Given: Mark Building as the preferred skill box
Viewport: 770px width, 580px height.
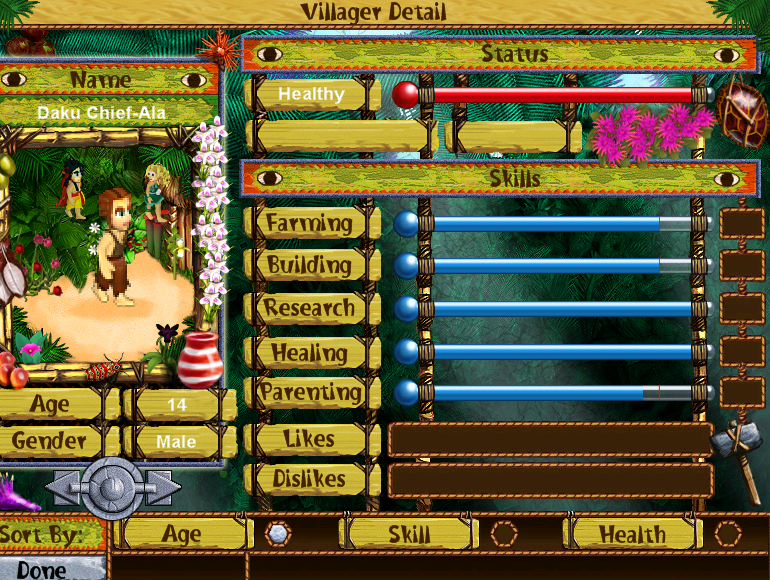Looking at the screenshot, I should [x=741, y=266].
